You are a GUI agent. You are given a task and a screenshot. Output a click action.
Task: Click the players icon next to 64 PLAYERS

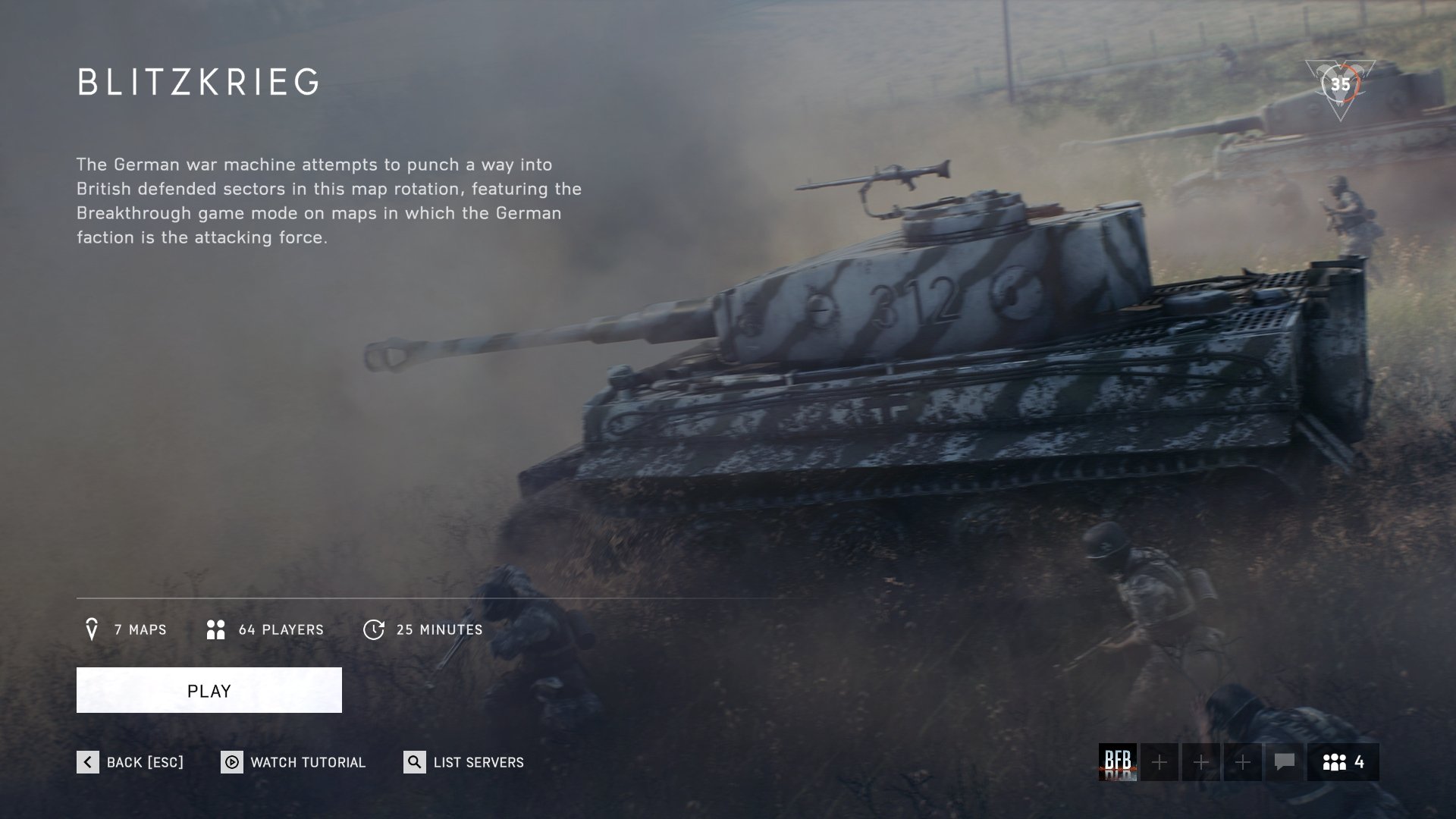coord(215,629)
